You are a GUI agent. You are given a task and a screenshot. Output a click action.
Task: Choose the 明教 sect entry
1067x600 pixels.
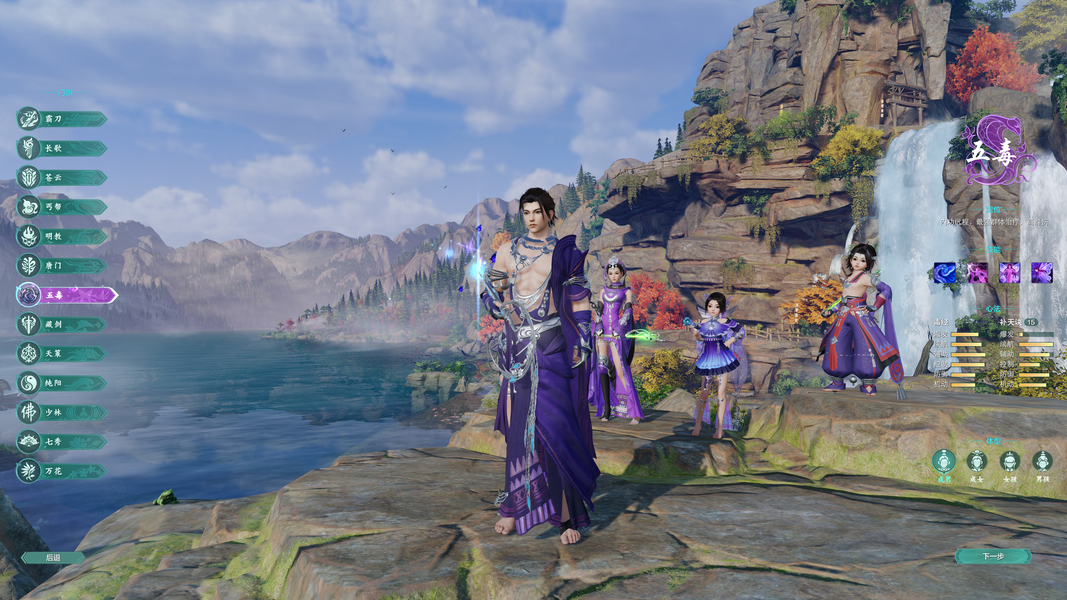click(x=62, y=237)
